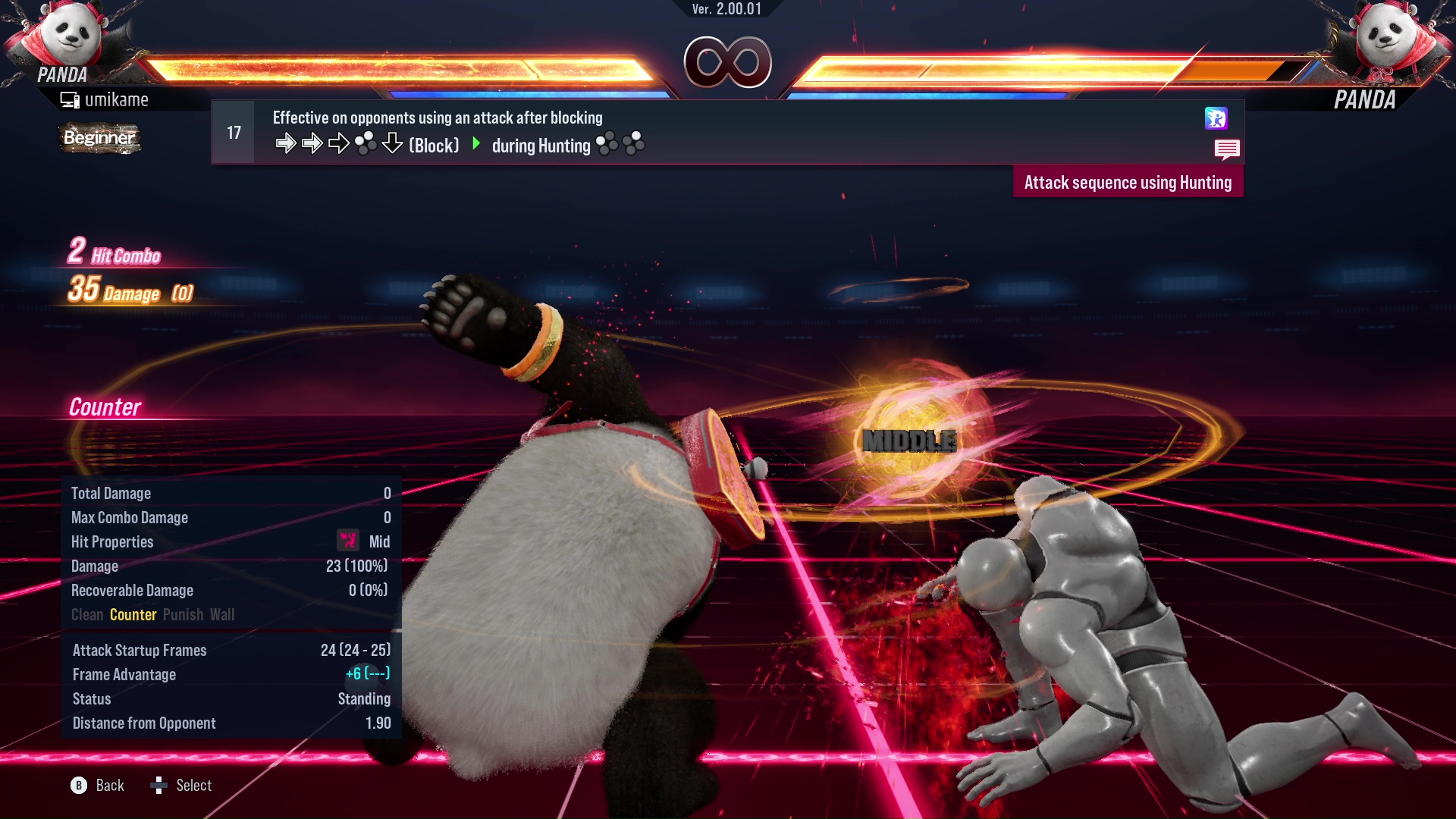Select the Beginner rank badge
1456x819 pixels.
pos(99,138)
